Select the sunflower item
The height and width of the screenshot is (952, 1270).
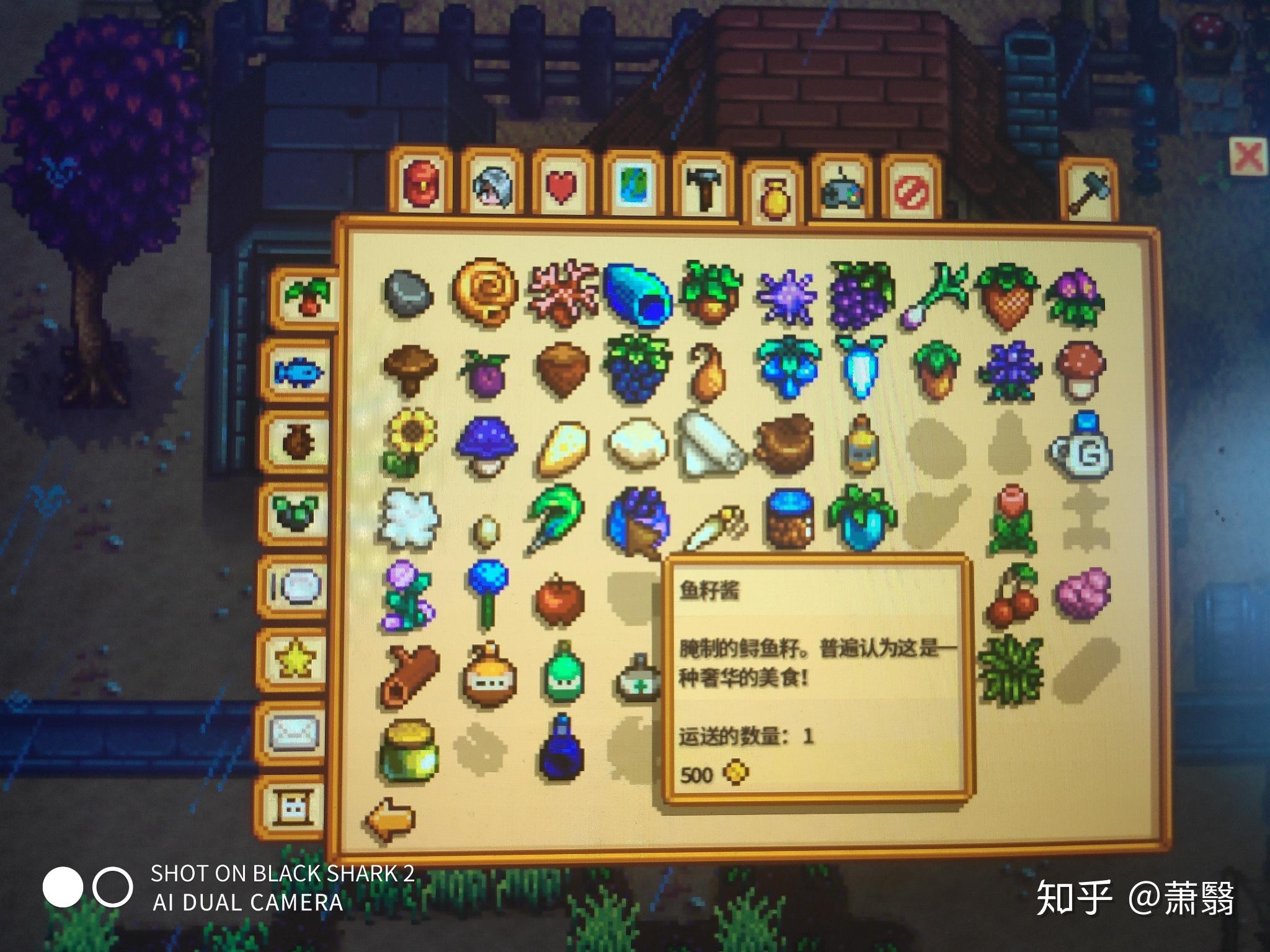pyautogui.click(x=409, y=441)
